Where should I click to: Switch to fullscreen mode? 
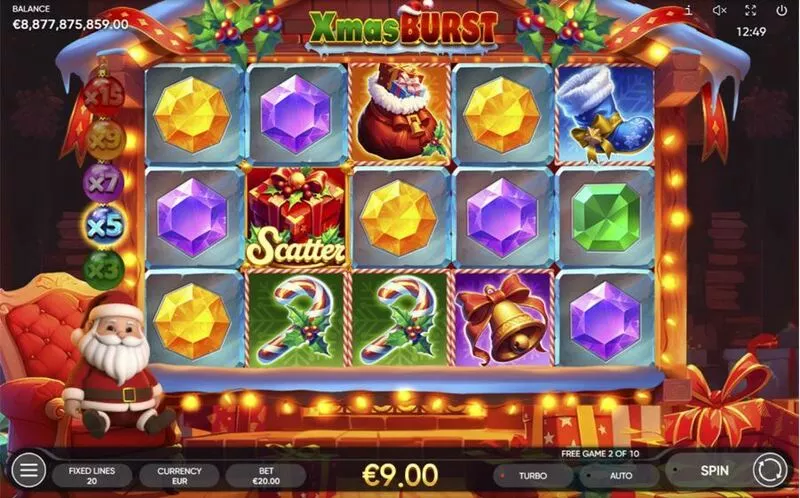pyautogui.click(x=751, y=10)
